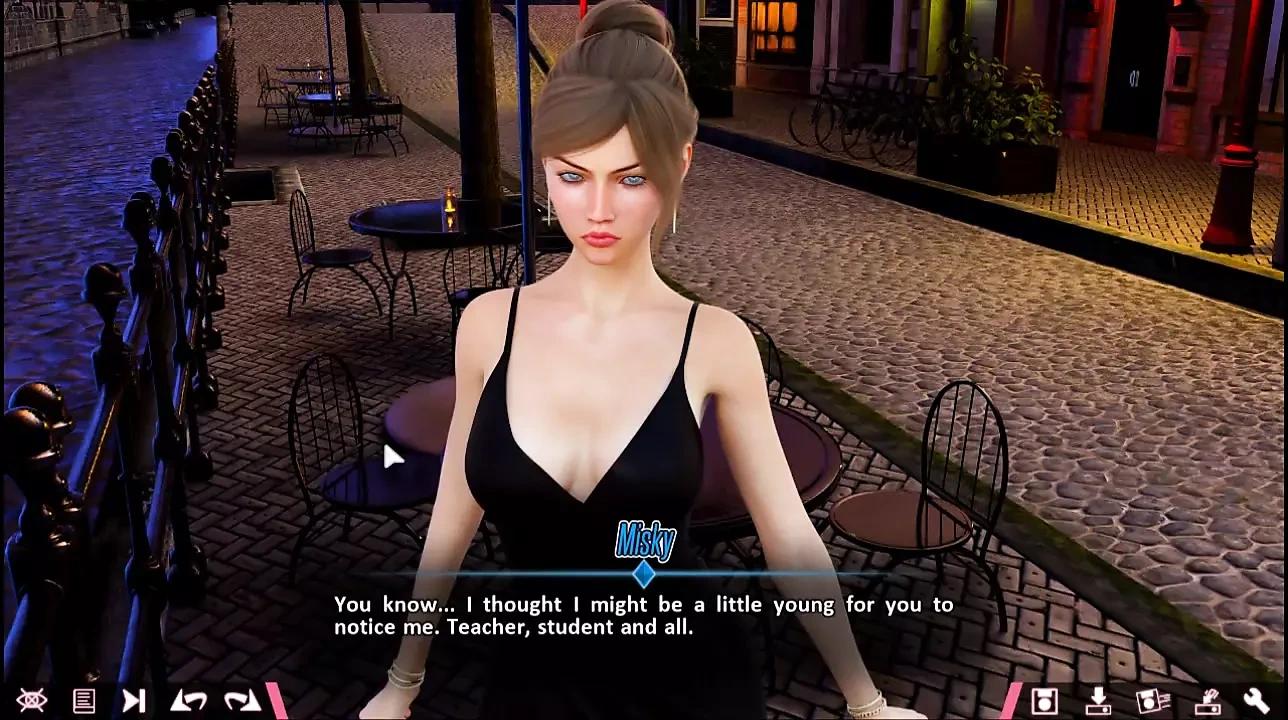Open the save game floppy icon
The width and height of the screenshot is (1288, 720).
1044,701
